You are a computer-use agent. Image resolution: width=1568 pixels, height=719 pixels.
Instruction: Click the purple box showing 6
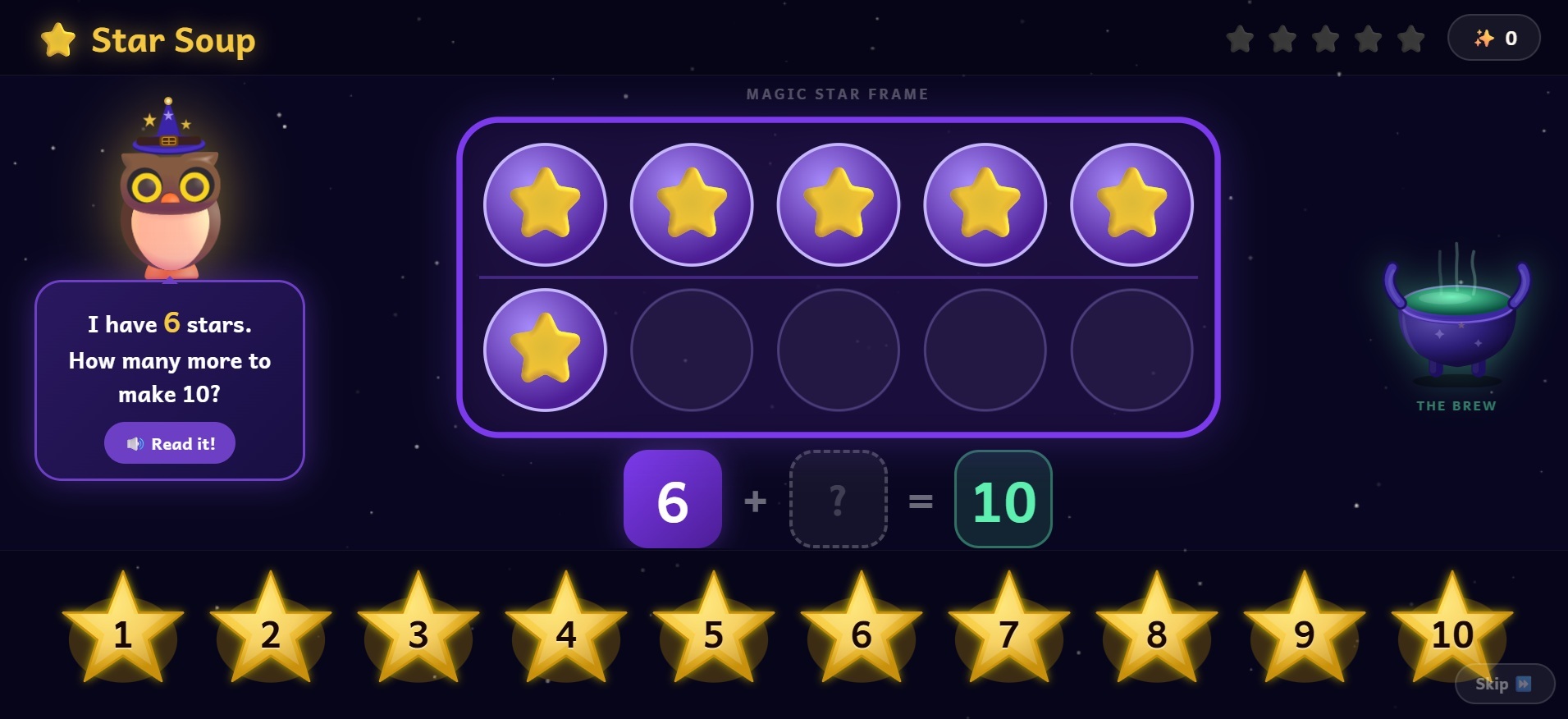pos(672,498)
